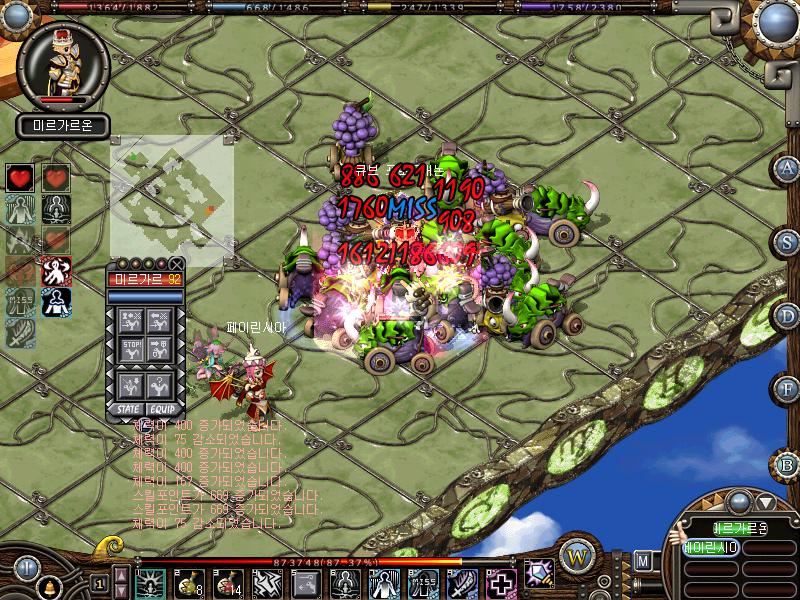Click the B side button
The width and height of the screenshot is (800, 600).
789,465
